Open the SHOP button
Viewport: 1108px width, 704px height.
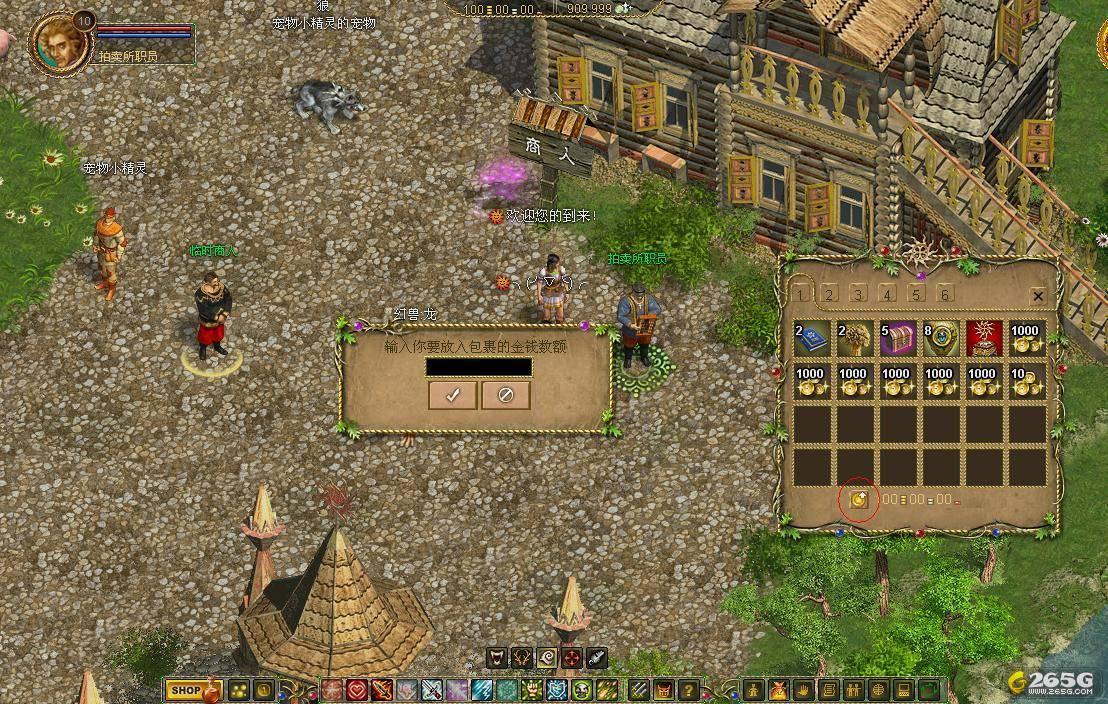[186, 690]
